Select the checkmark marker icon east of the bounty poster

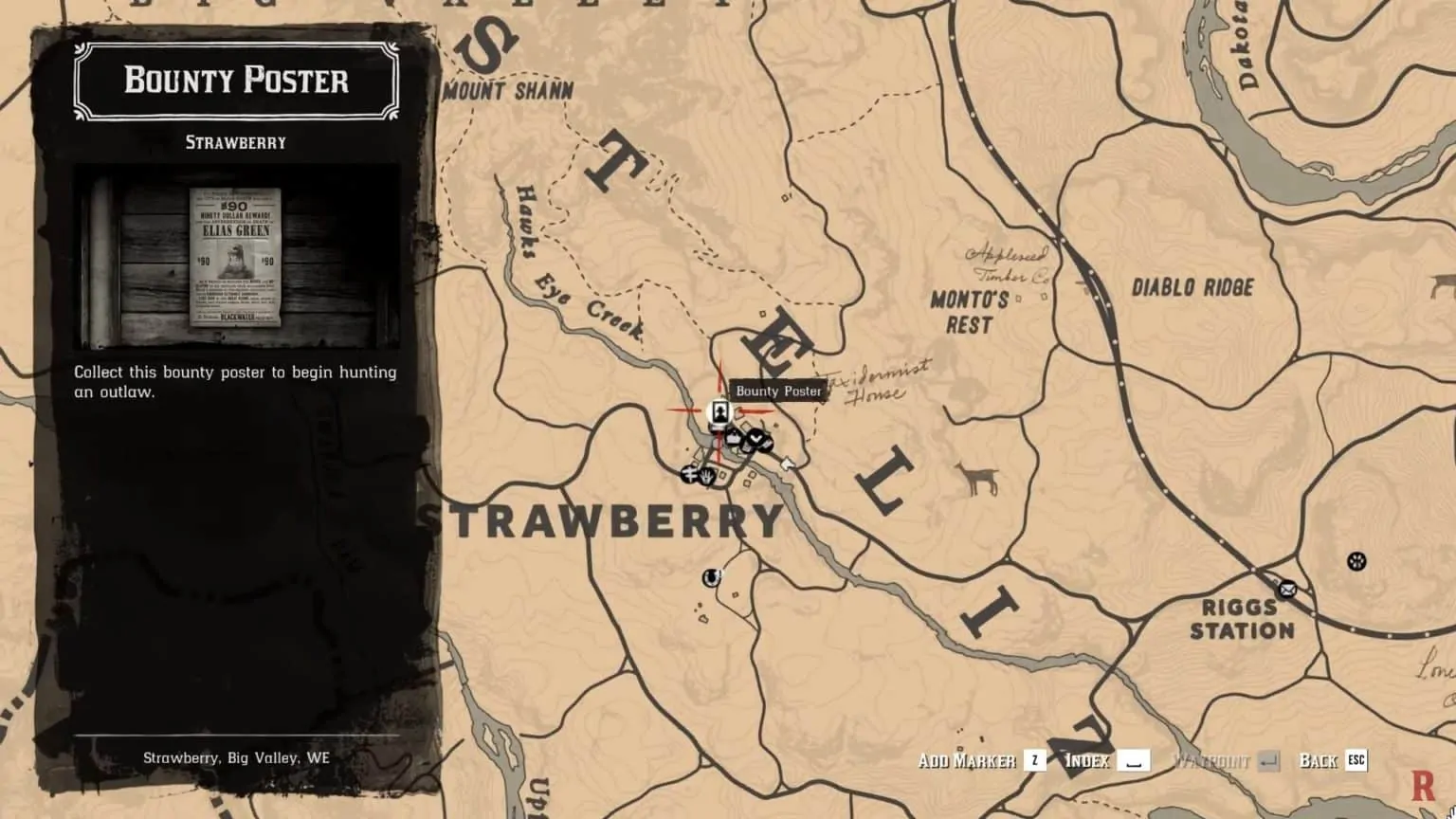pos(756,439)
